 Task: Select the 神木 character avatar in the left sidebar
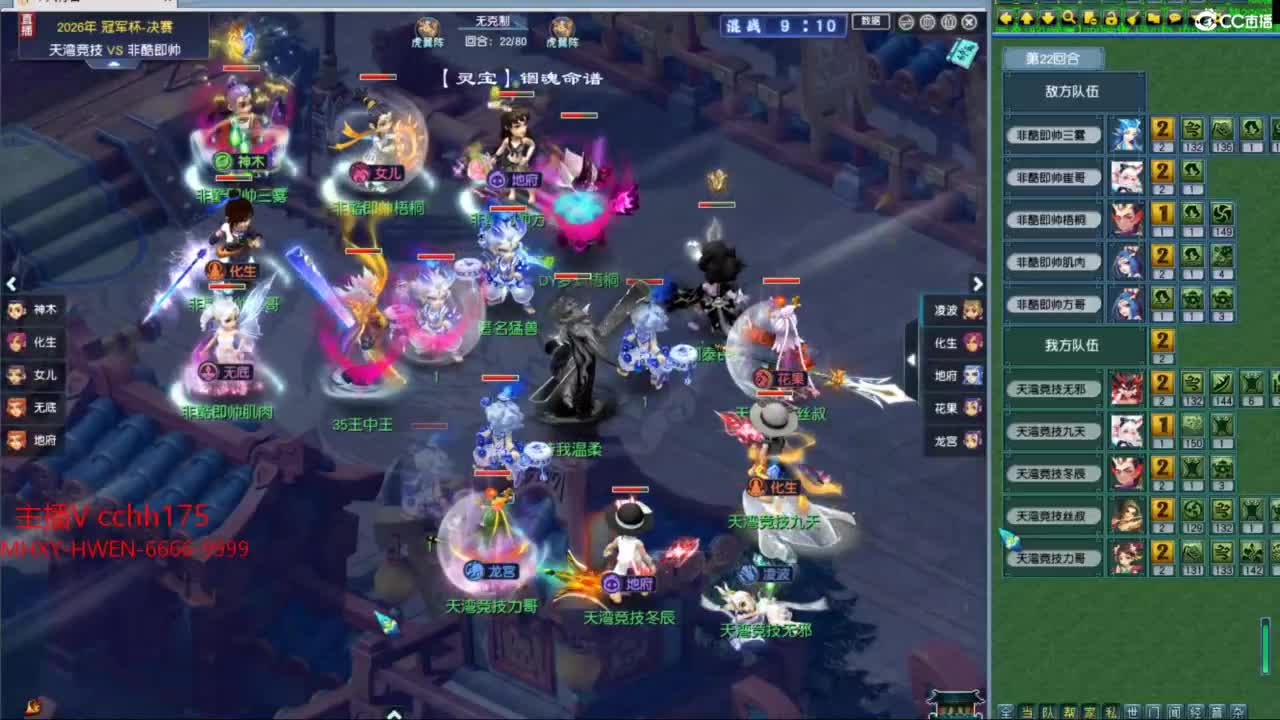tap(24, 309)
